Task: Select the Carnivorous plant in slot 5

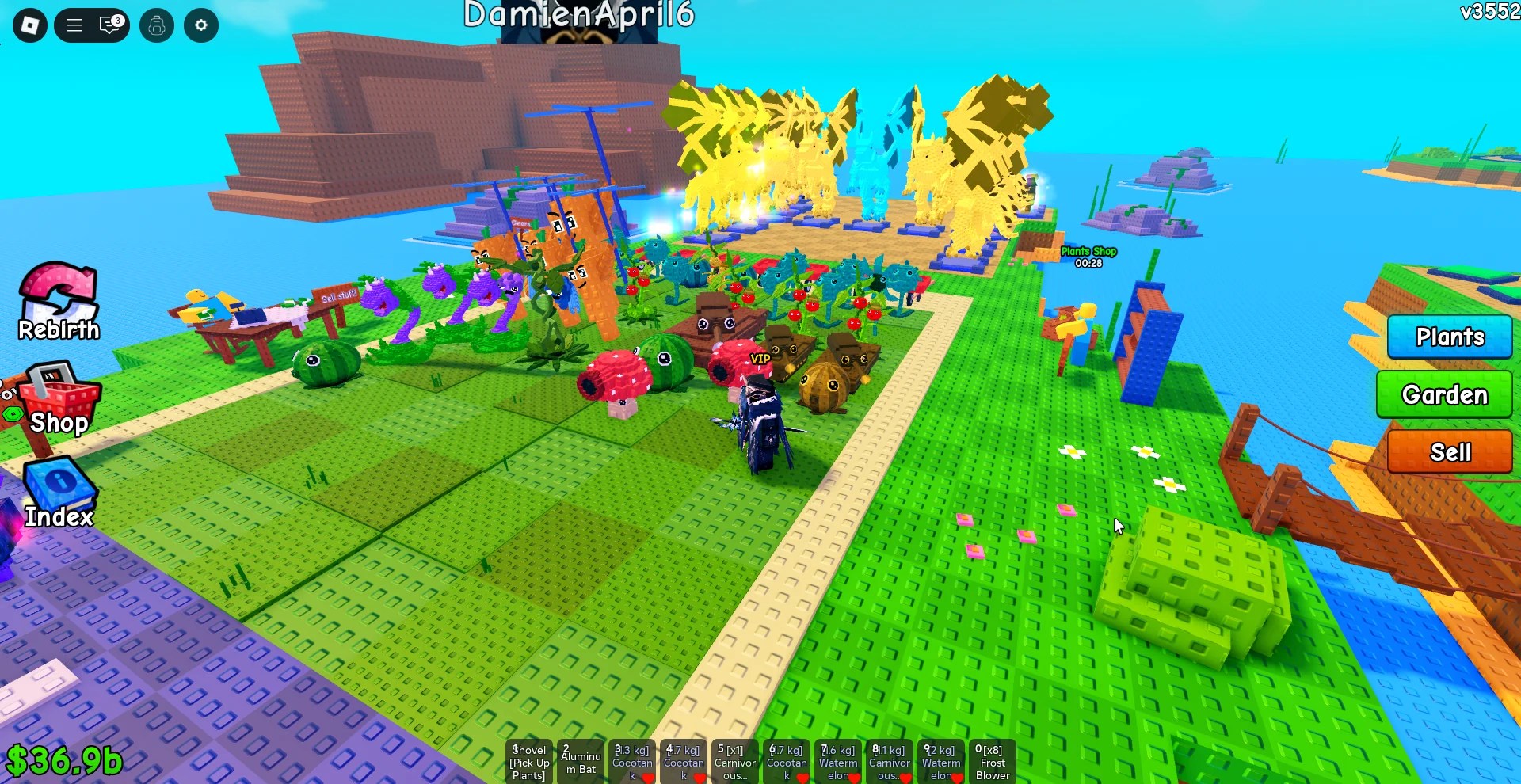Action: point(735,761)
